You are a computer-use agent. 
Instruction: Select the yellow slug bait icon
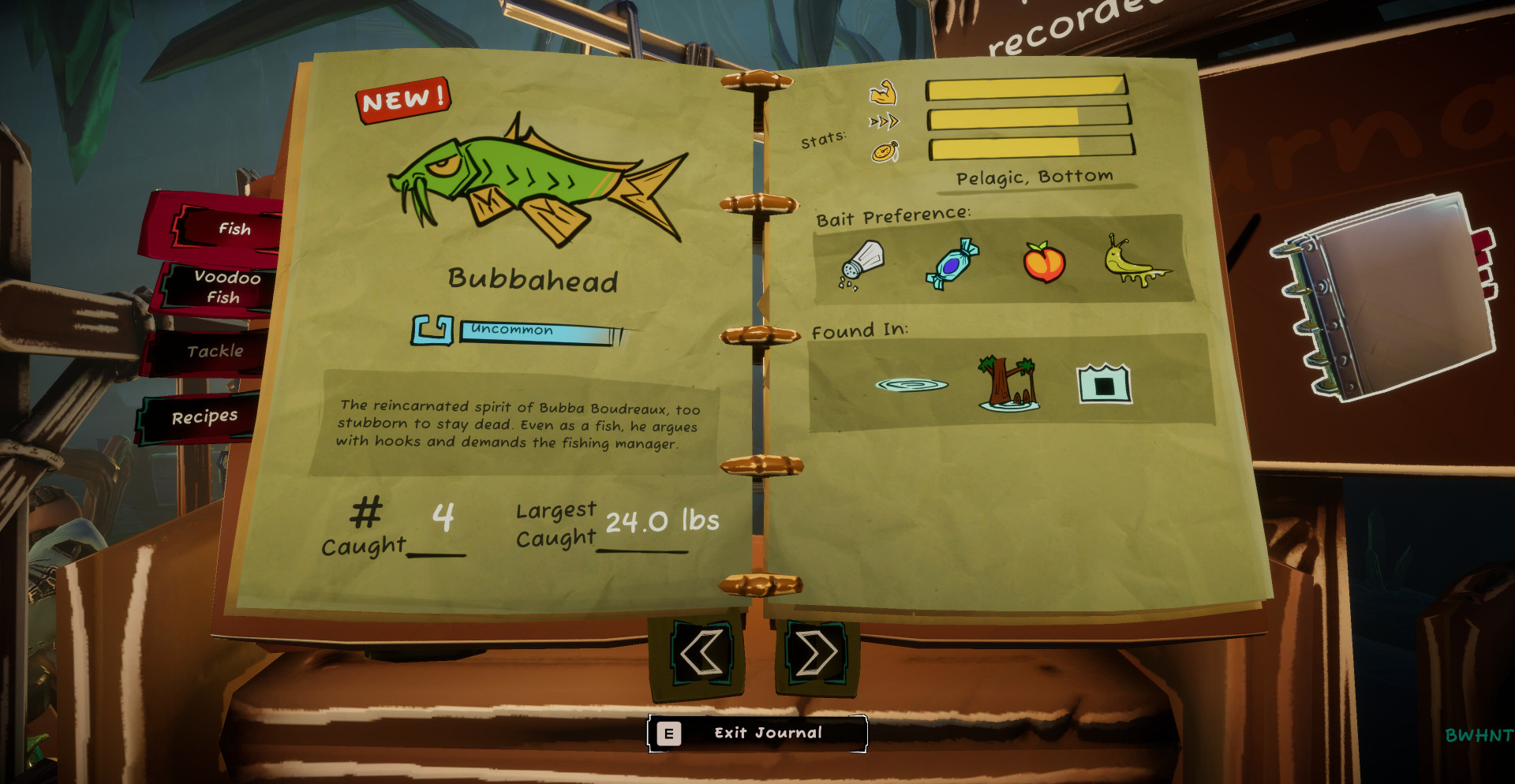[1135, 263]
